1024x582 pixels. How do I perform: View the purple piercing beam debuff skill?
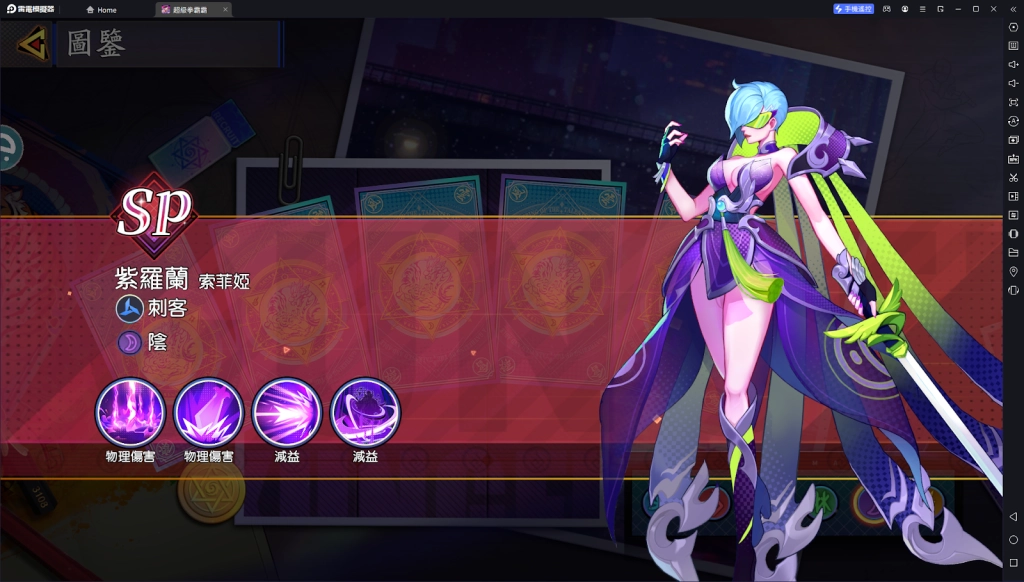[x=287, y=412]
